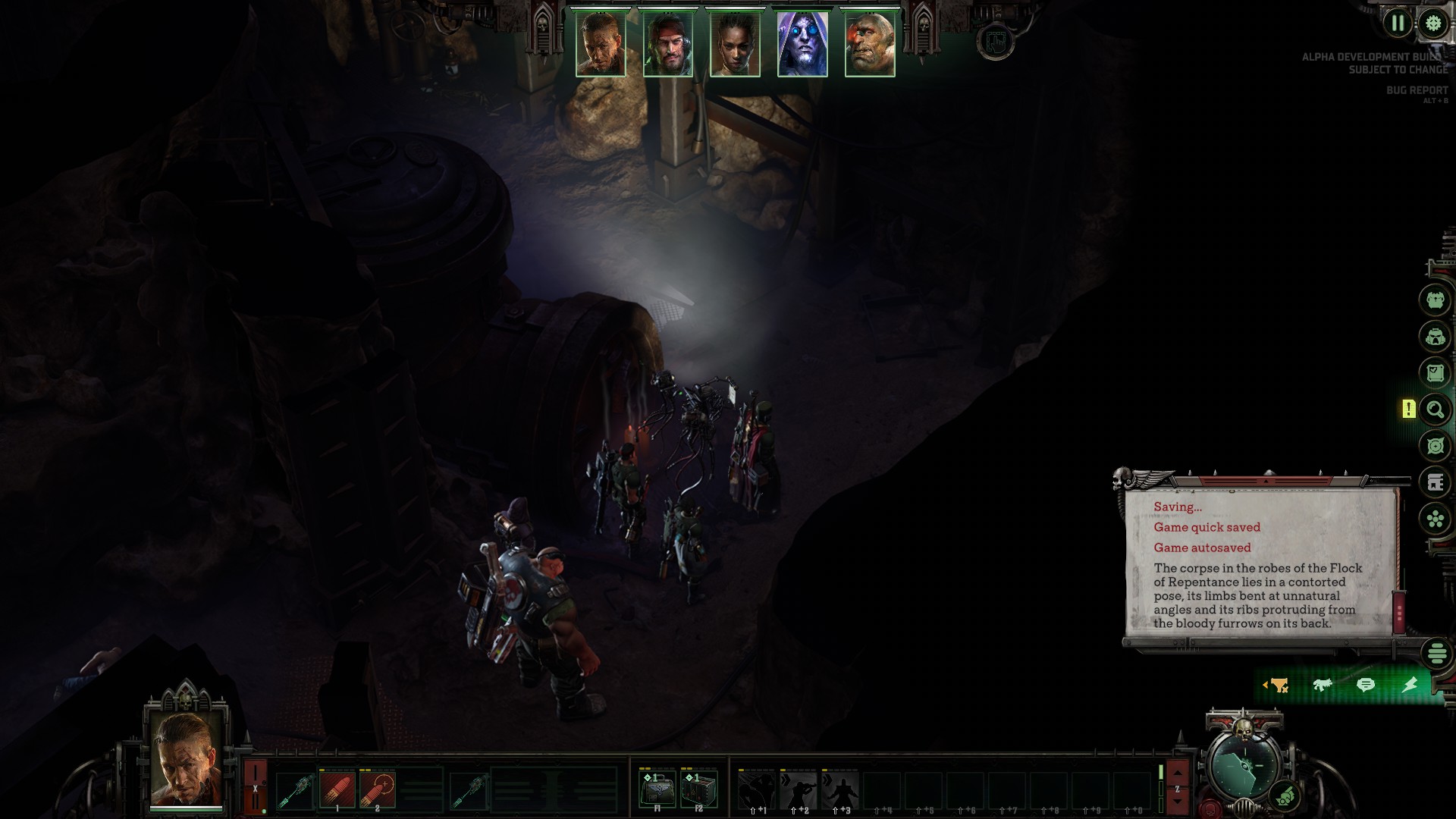The height and width of the screenshot is (819, 1456).
Task: Click the creature face icon atop the sidebar
Action: click(x=1436, y=301)
